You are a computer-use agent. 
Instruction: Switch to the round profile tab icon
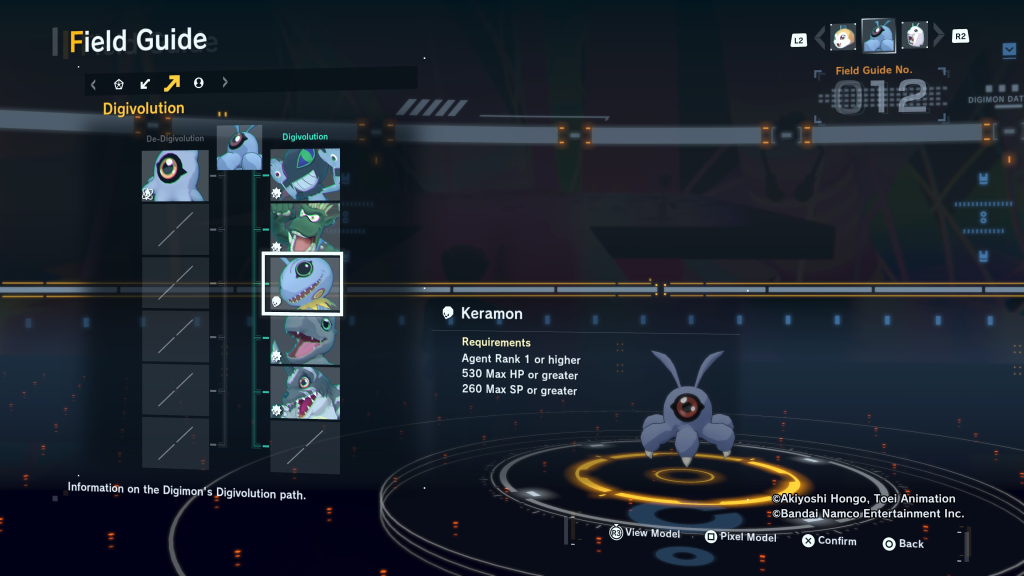pyautogui.click(x=198, y=84)
